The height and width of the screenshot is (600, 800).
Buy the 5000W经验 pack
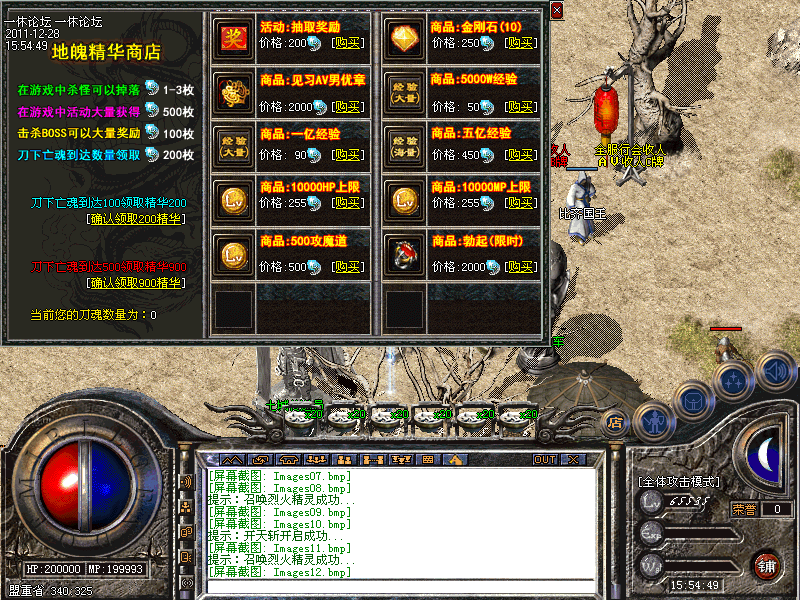(518, 107)
